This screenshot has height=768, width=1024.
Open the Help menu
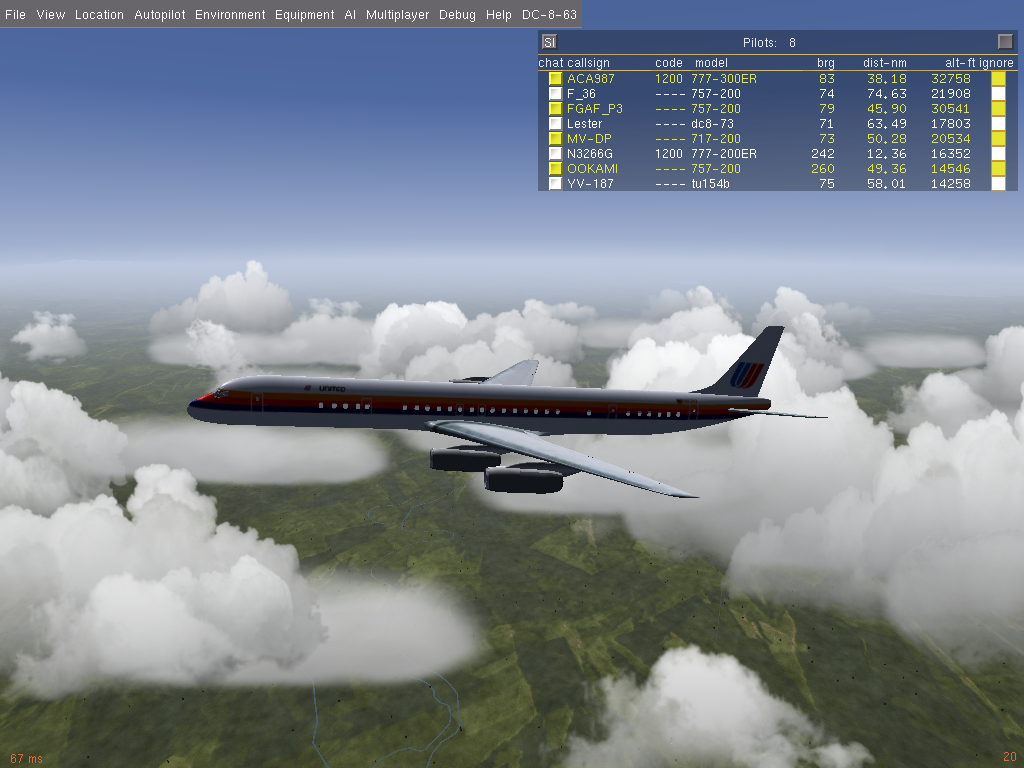(498, 15)
